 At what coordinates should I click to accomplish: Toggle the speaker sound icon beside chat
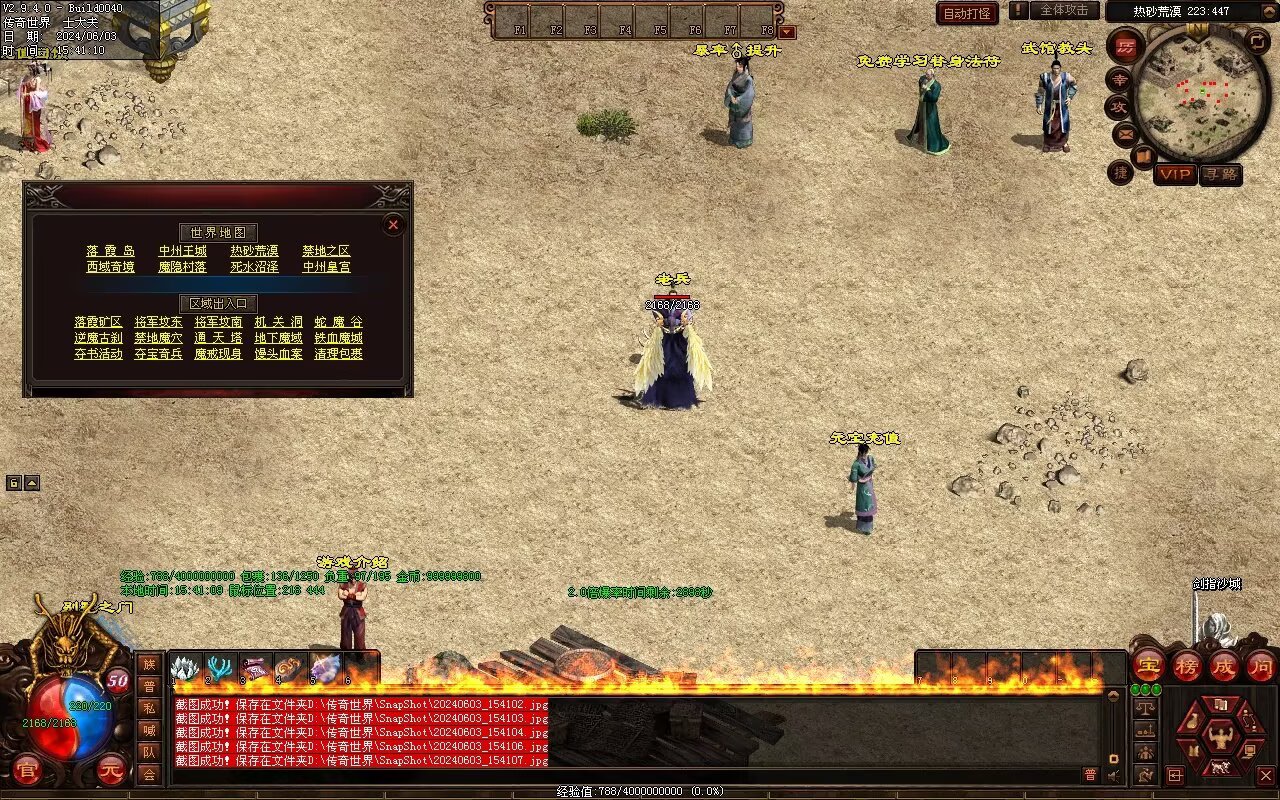(1113, 775)
